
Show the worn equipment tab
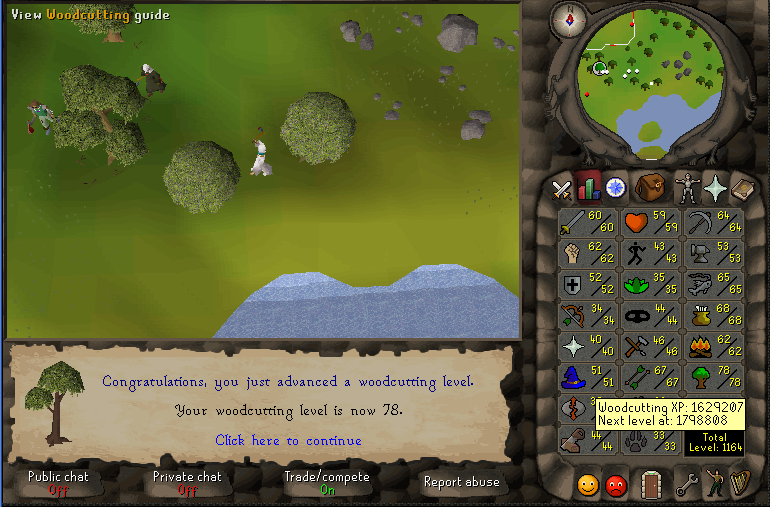[686, 187]
